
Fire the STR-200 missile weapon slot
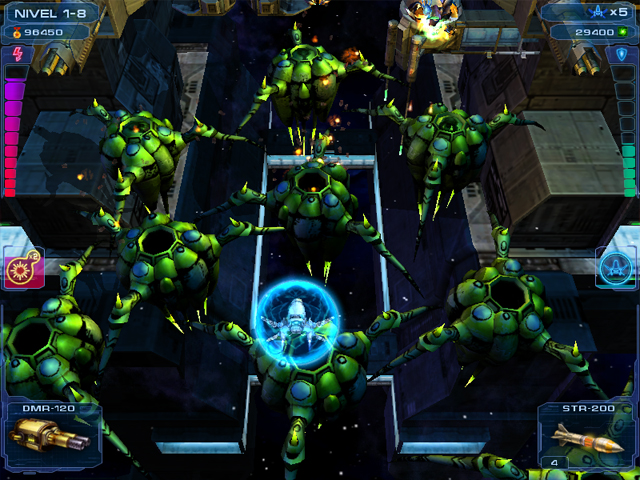[588, 437]
